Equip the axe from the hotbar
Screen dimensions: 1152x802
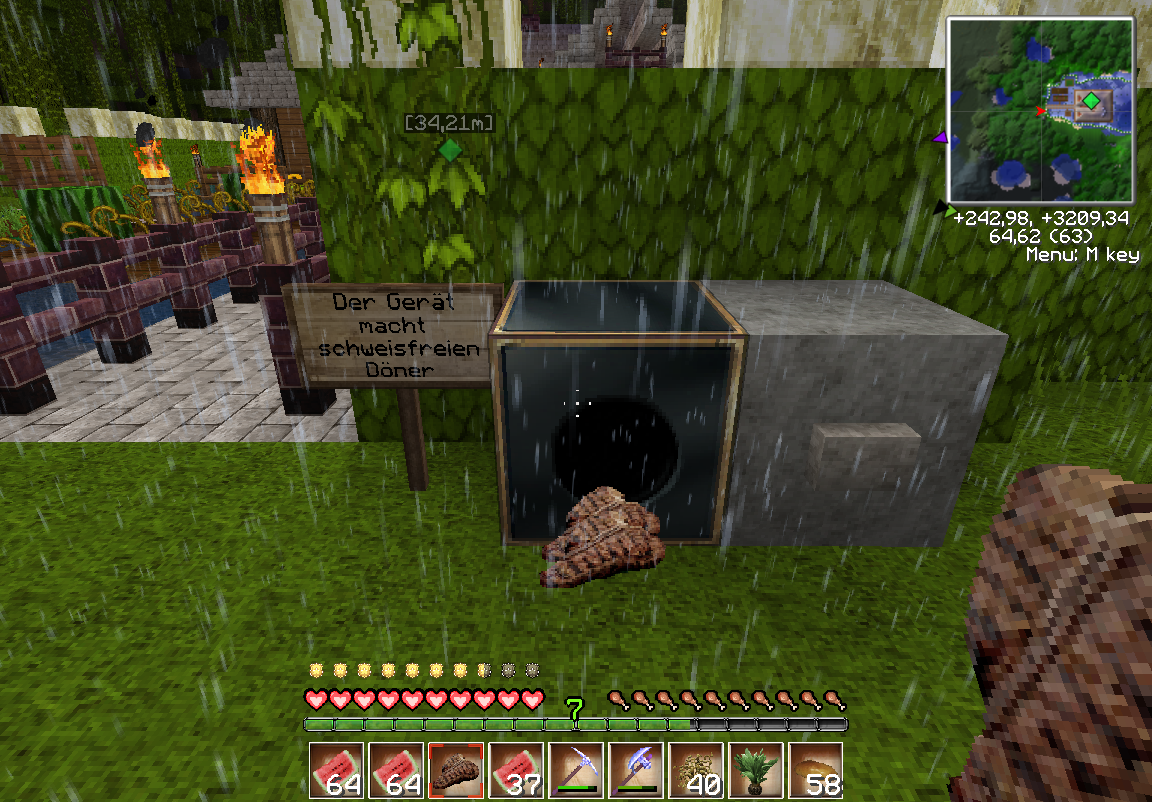click(636, 770)
